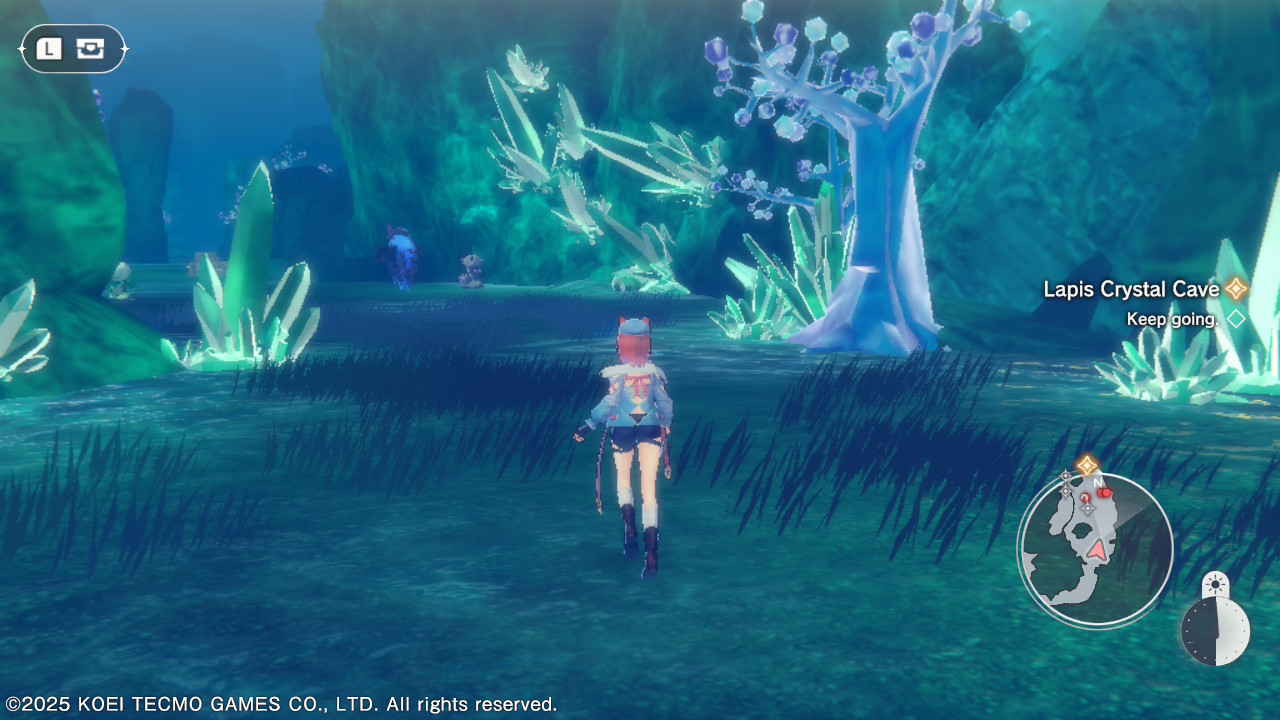The image size is (1280, 720).
Task: Open the day-night clock dial
Action: pos(1215,632)
